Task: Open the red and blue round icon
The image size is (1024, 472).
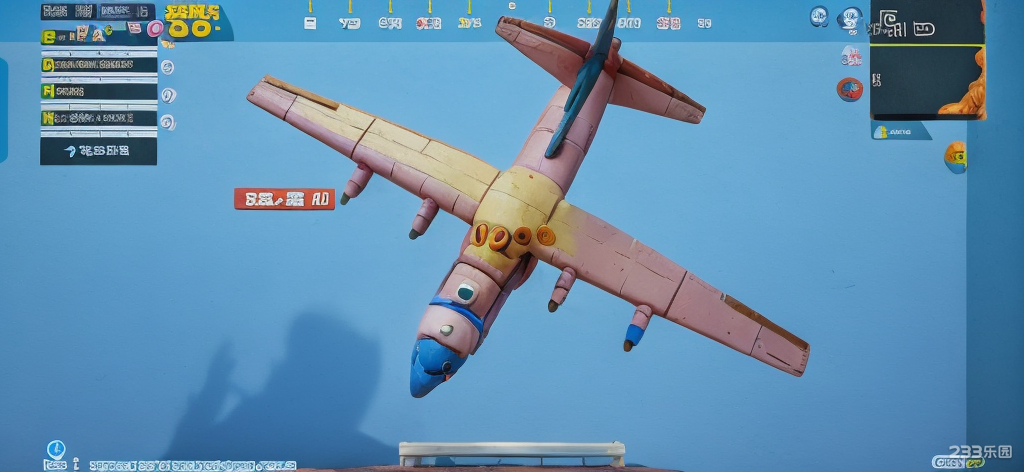Action: [x=849, y=89]
